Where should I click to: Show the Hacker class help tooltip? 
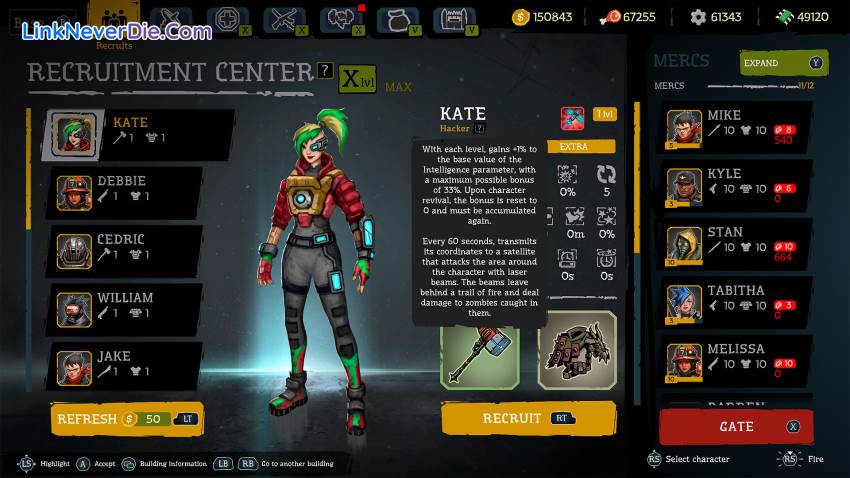click(x=480, y=128)
